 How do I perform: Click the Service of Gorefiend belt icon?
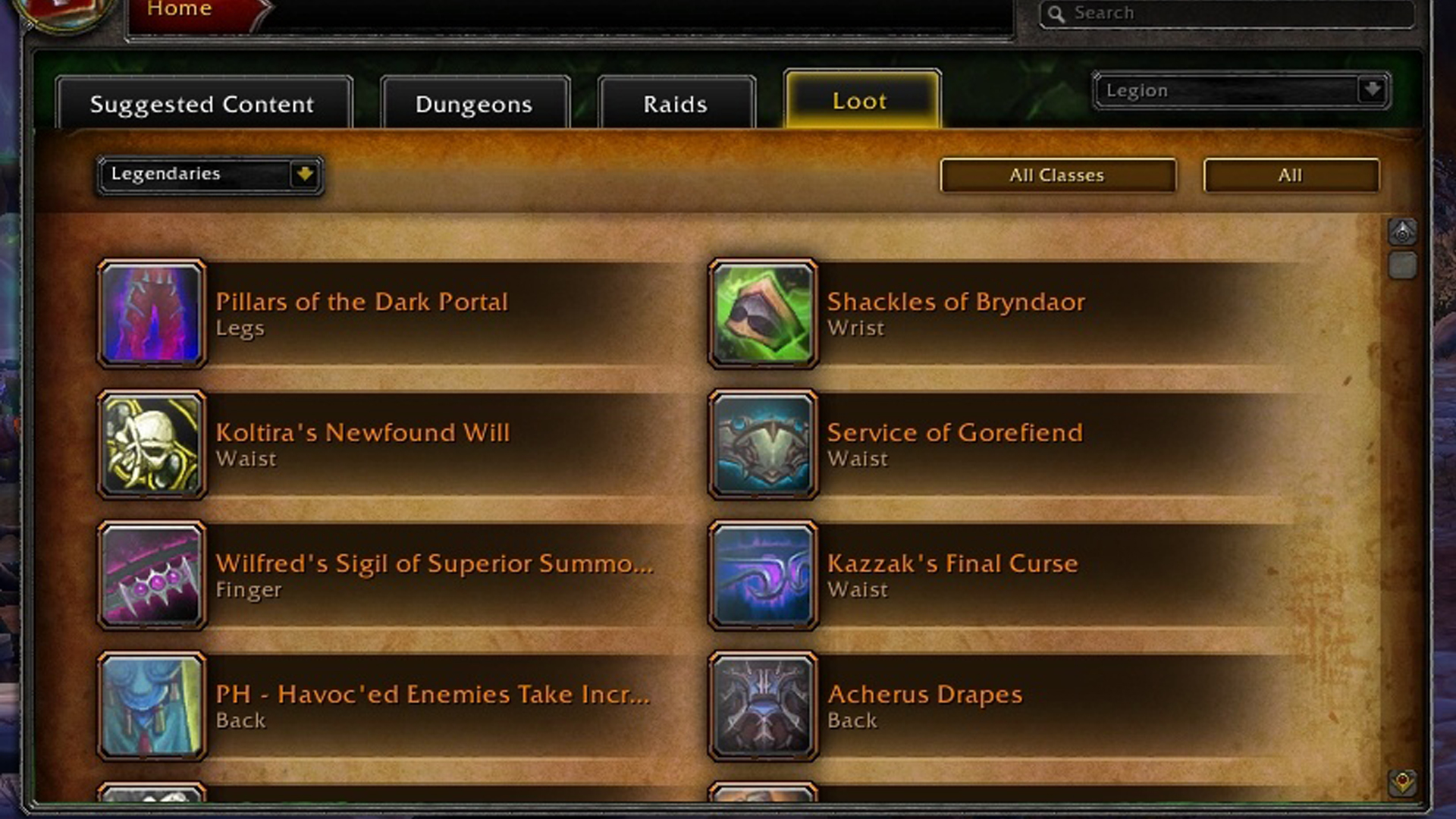763,444
